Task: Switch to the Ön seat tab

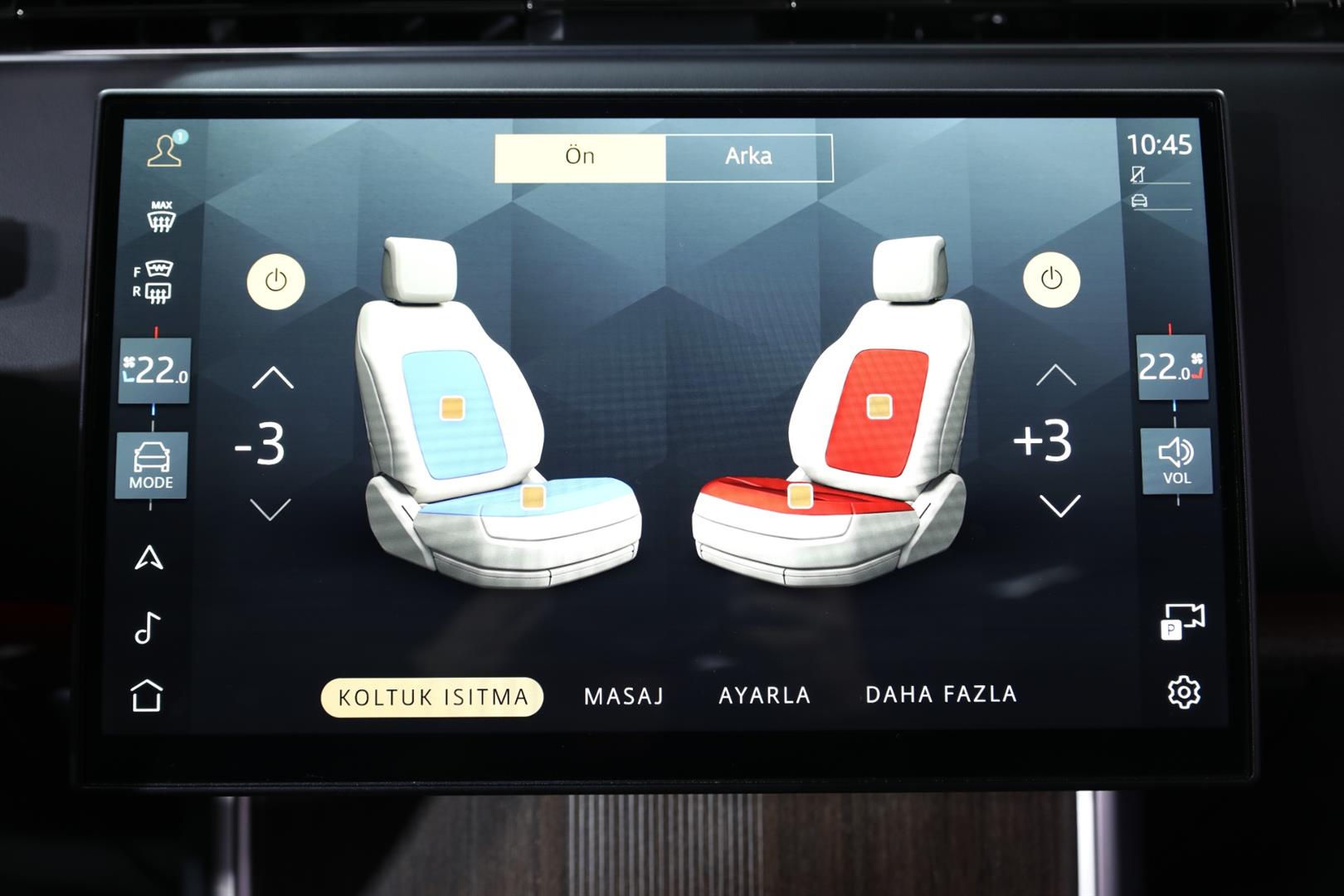Action: 580,157
